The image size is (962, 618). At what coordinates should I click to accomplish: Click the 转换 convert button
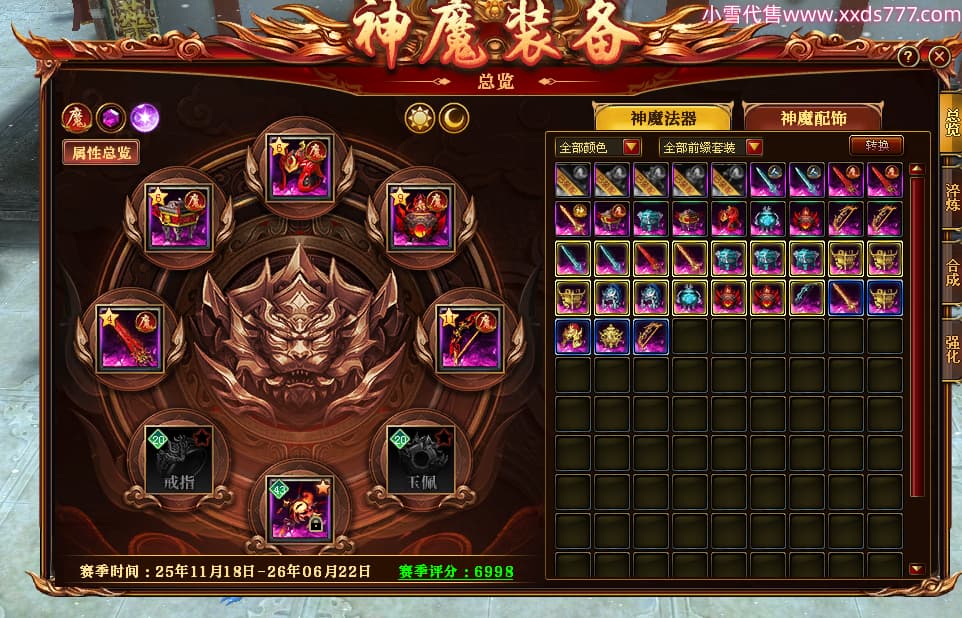[x=876, y=146]
